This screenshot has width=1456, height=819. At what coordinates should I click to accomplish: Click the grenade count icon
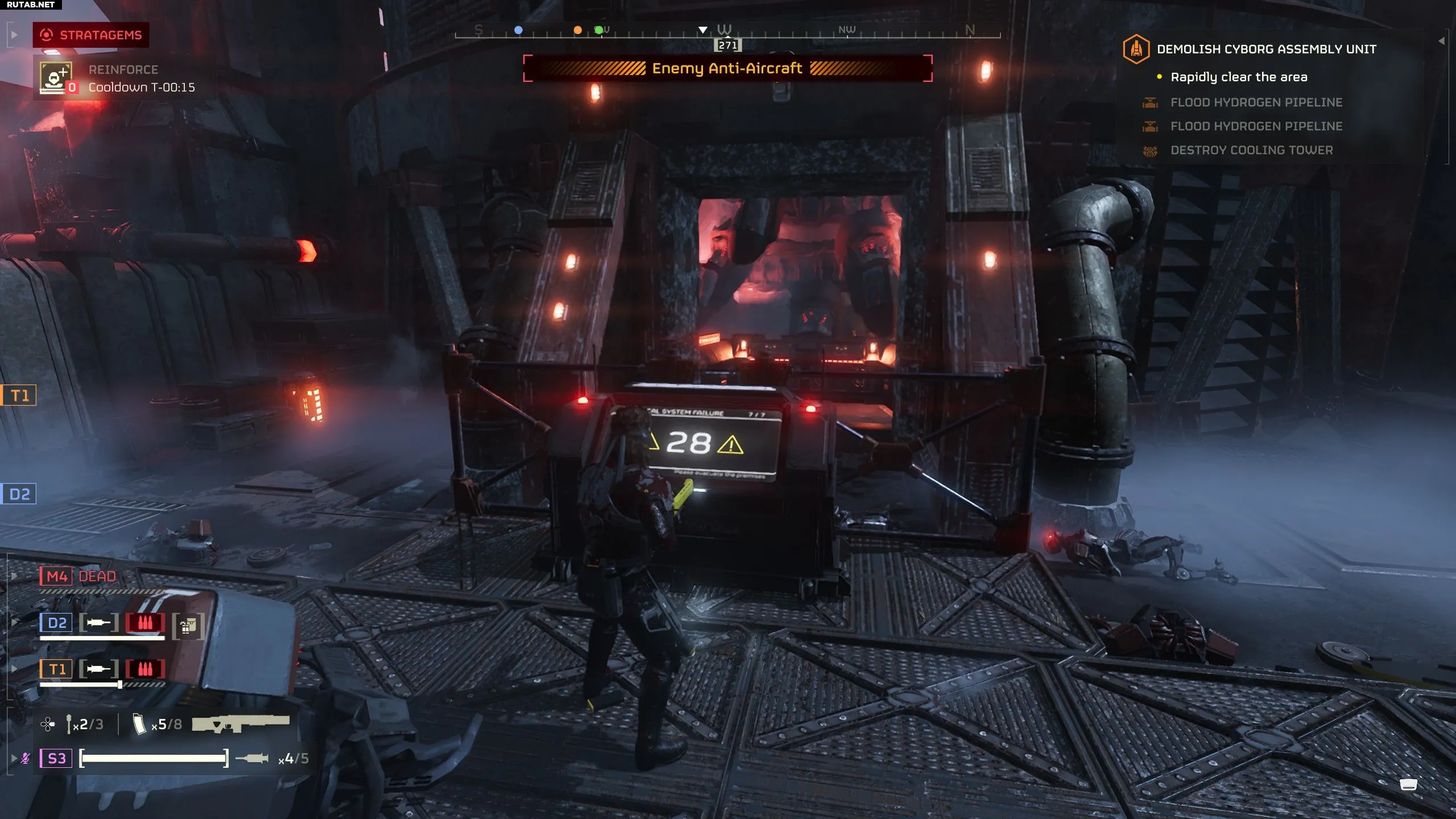click(x=69, y=724)
